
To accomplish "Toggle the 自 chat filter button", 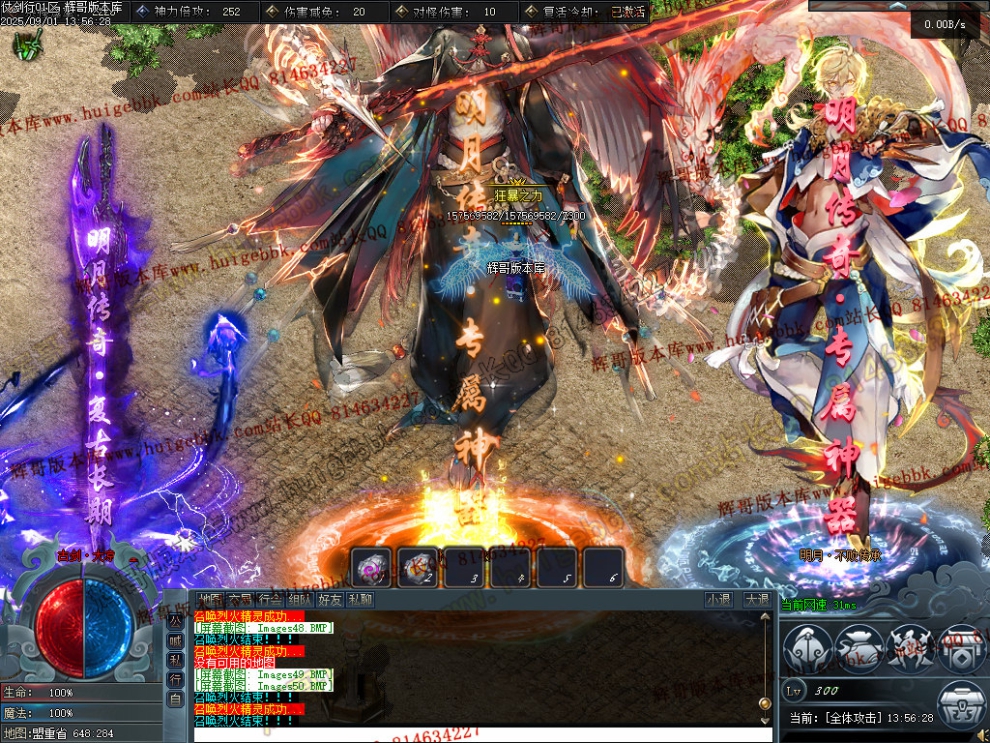I will click(175, 699).
